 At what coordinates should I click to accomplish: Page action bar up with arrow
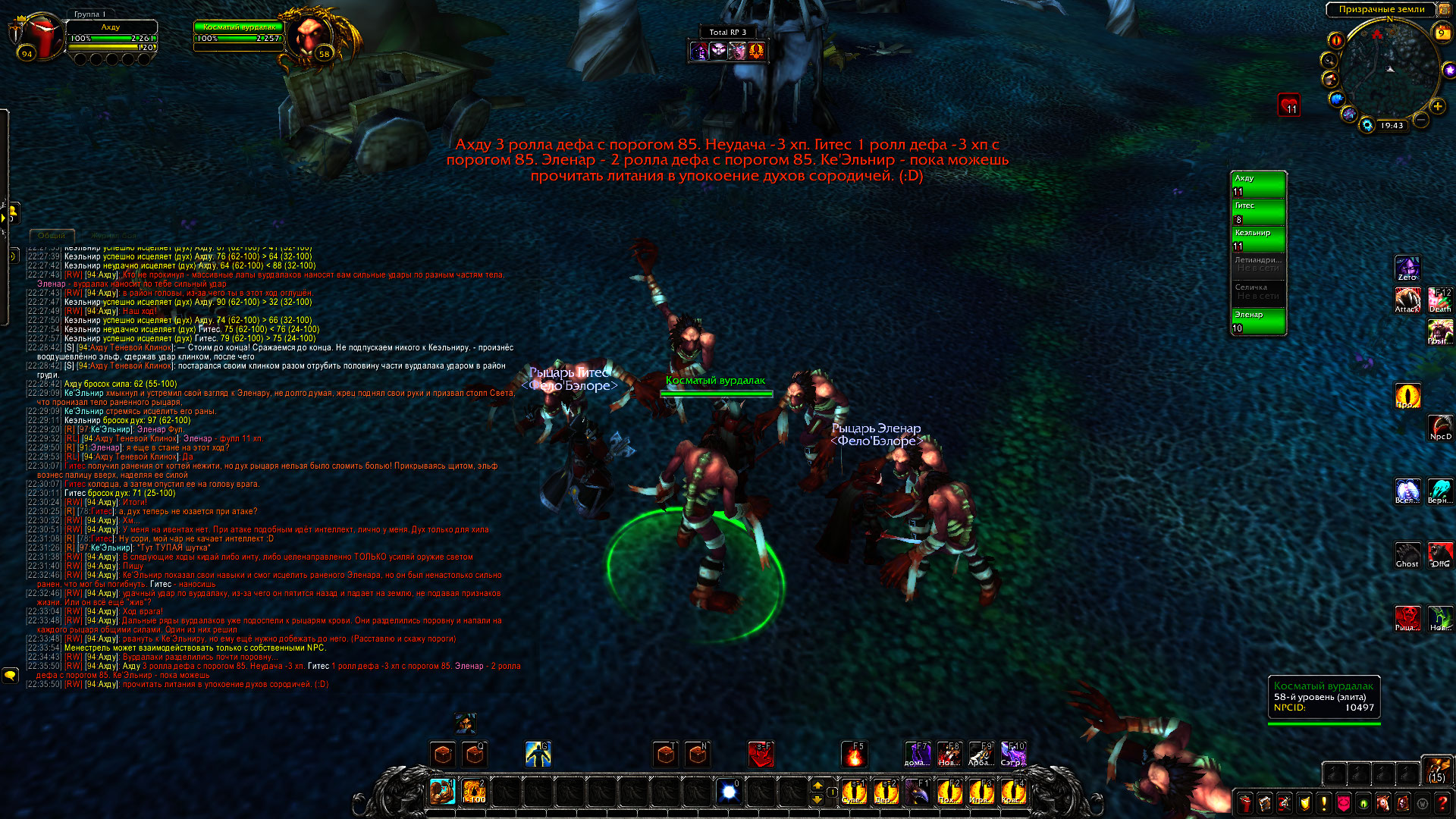817,786
